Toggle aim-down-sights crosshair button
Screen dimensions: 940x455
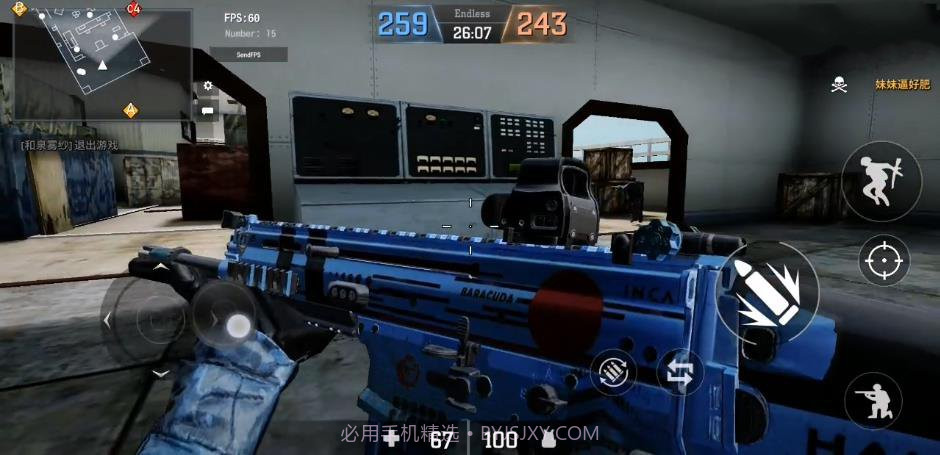[883, 262]
